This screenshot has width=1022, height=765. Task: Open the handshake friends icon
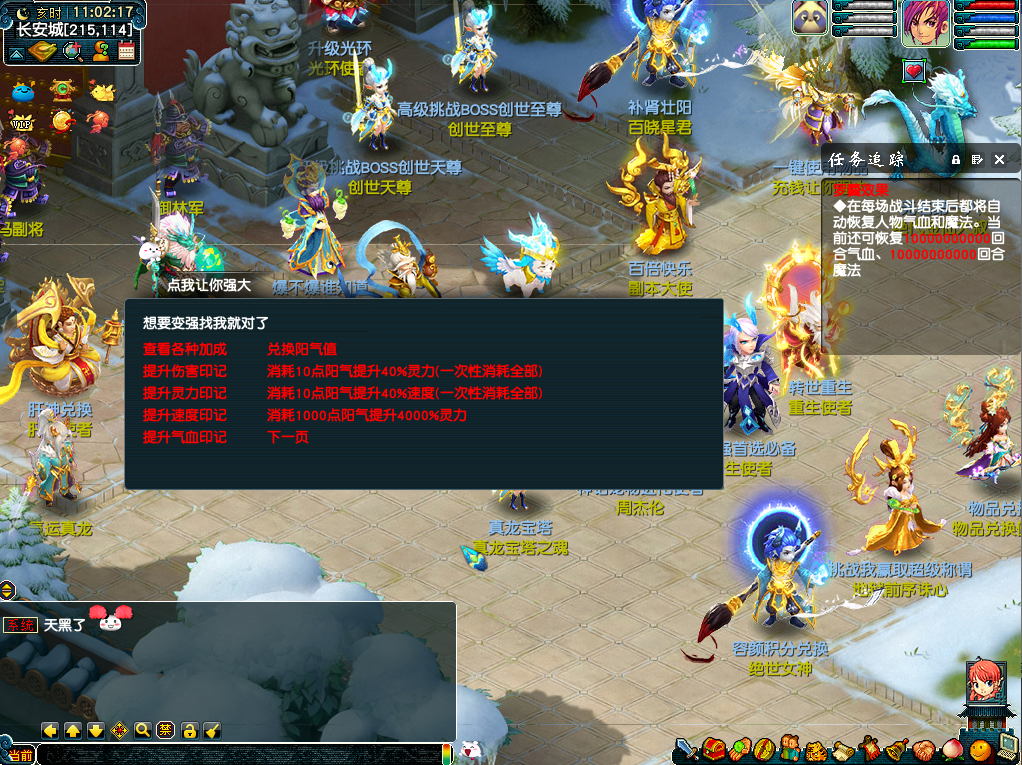921,748
